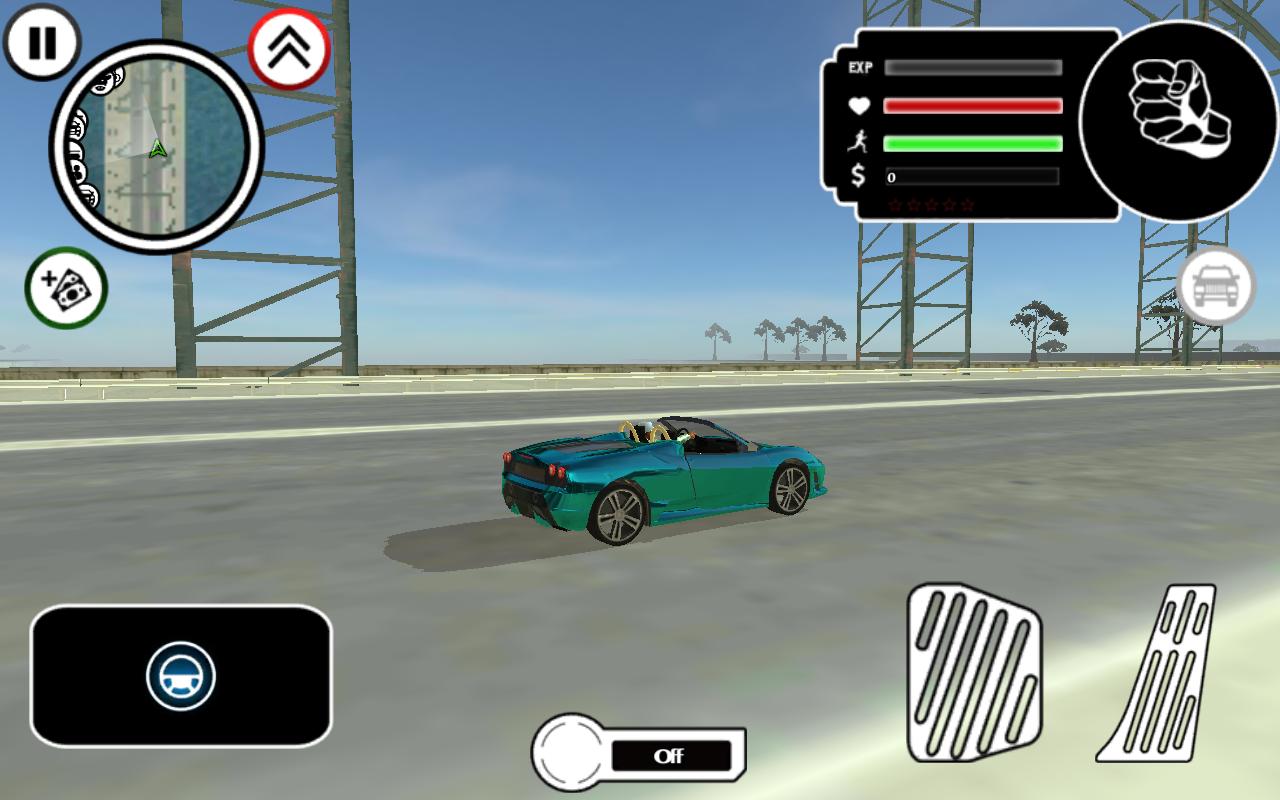Step on the brake pedal

point(972,673)
